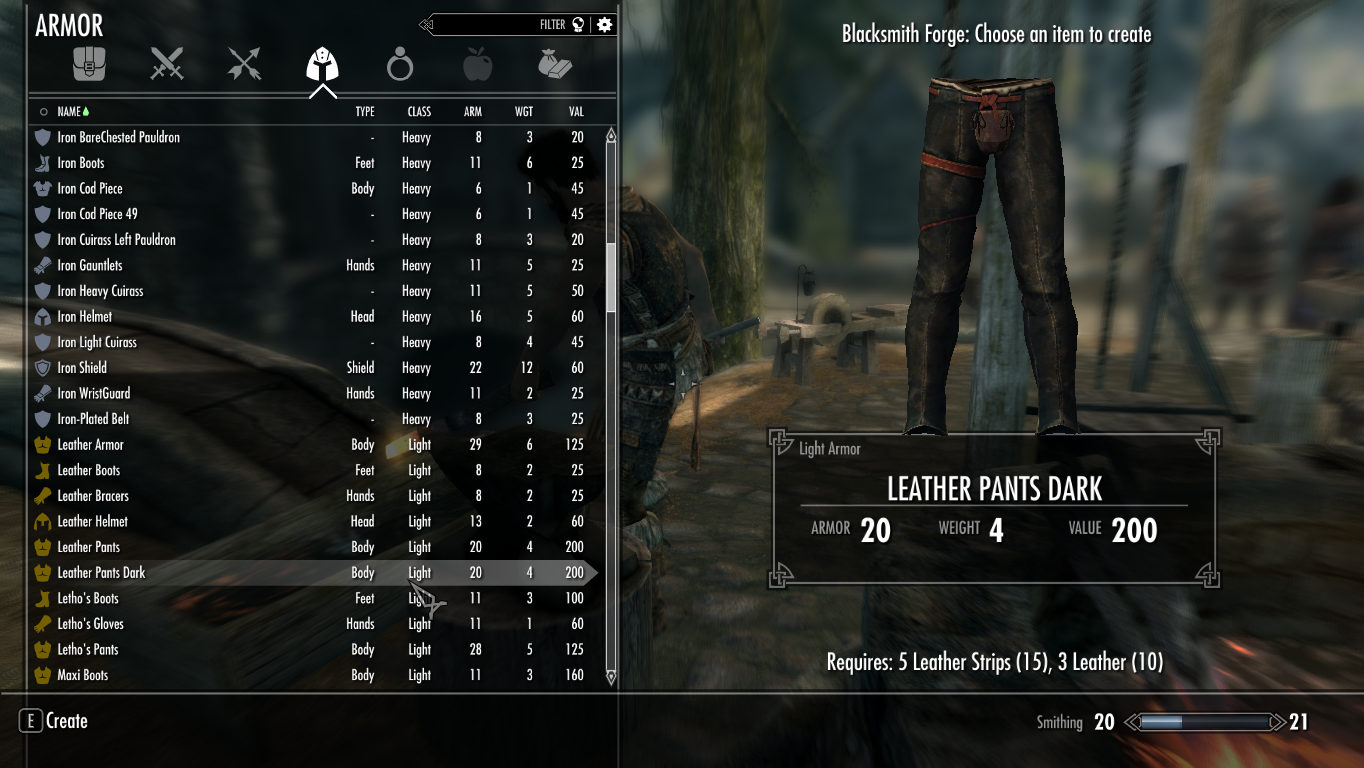Screen dimensions: 1364x768
Task: Pick the Leather Armor recipe
Action: coord(90,445)
